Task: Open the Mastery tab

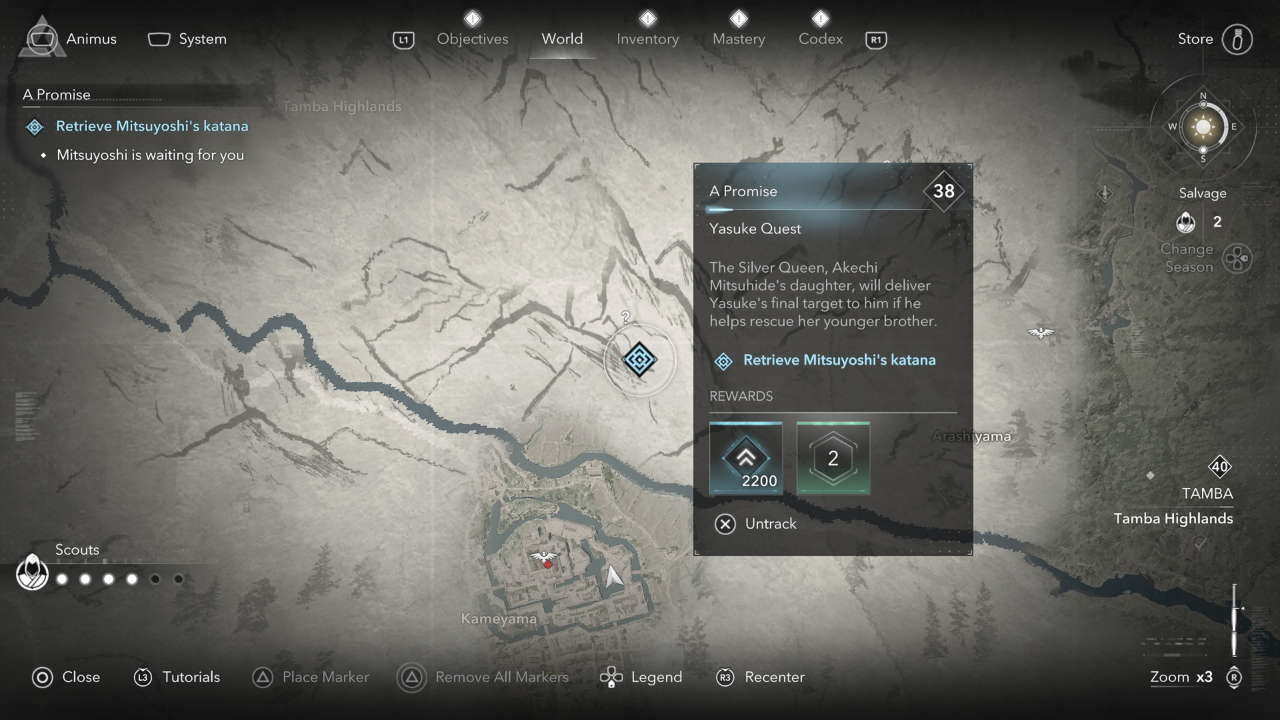Action: click(x=738, y=39)
